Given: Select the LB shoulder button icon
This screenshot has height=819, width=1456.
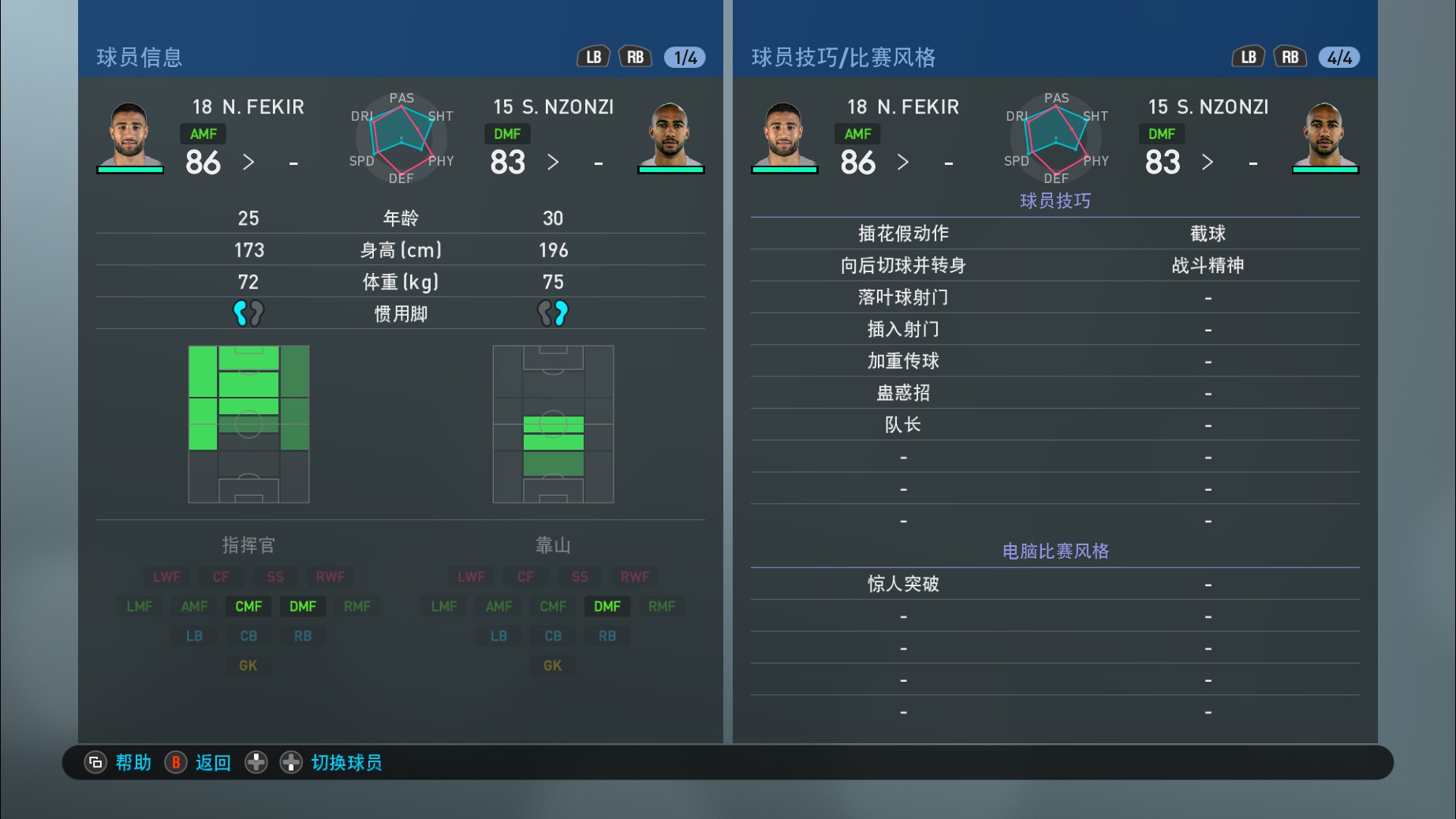Looking at the screenshot, I should point(593,56).
